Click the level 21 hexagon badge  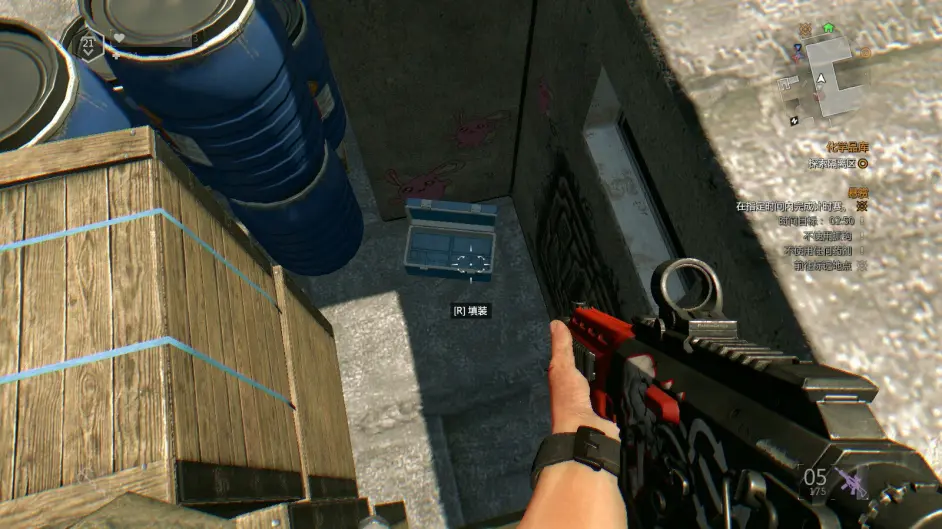(89, 43)
